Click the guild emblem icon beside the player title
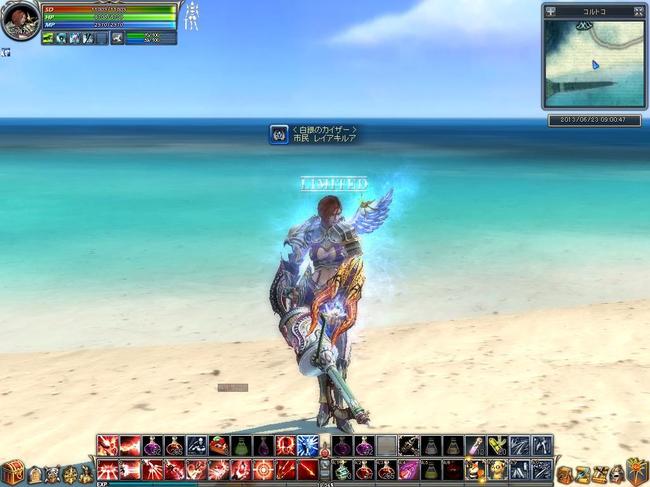 click(x=279, y=134)
